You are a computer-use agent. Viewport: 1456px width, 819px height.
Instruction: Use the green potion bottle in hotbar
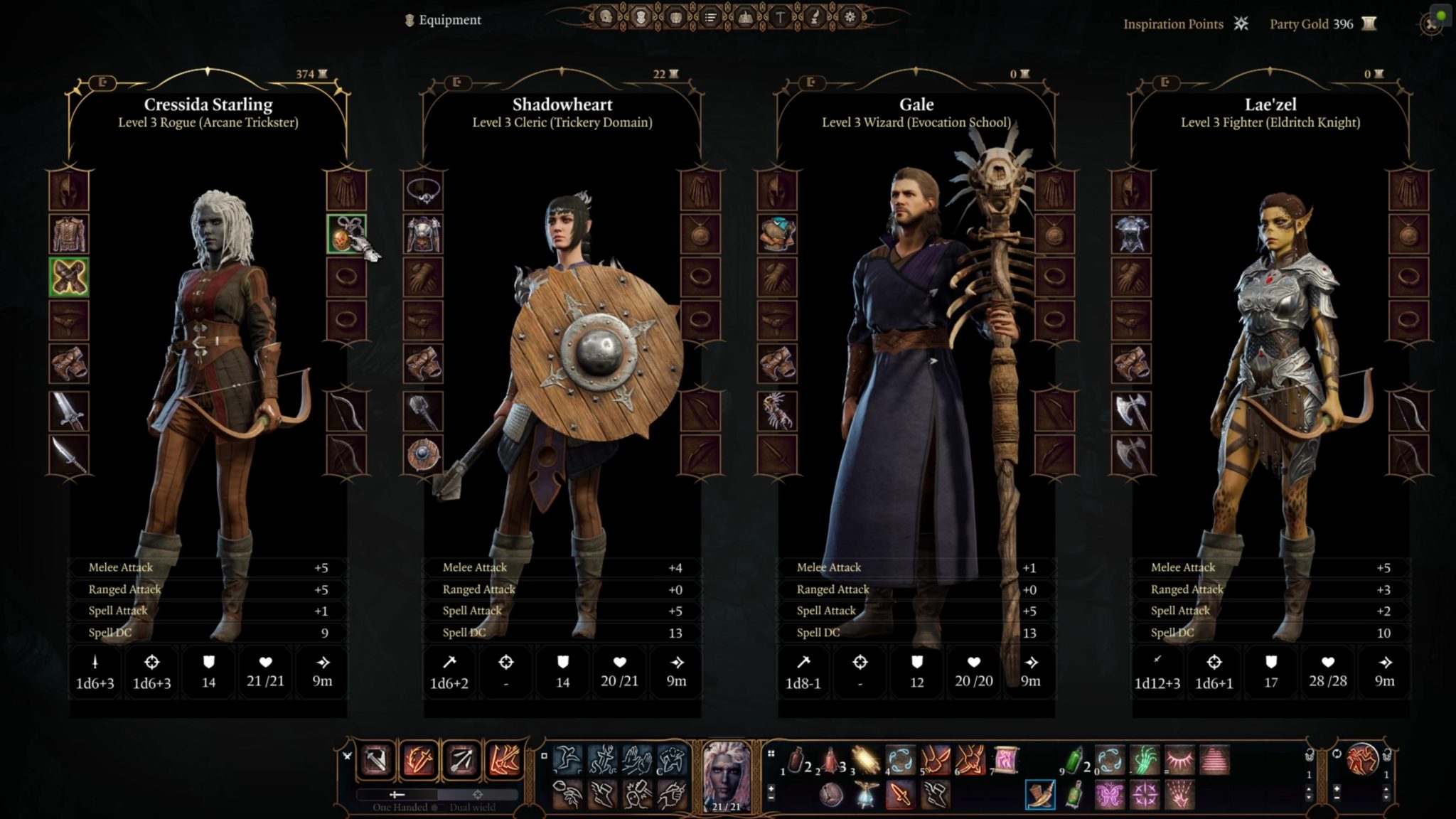[1074, 760]
